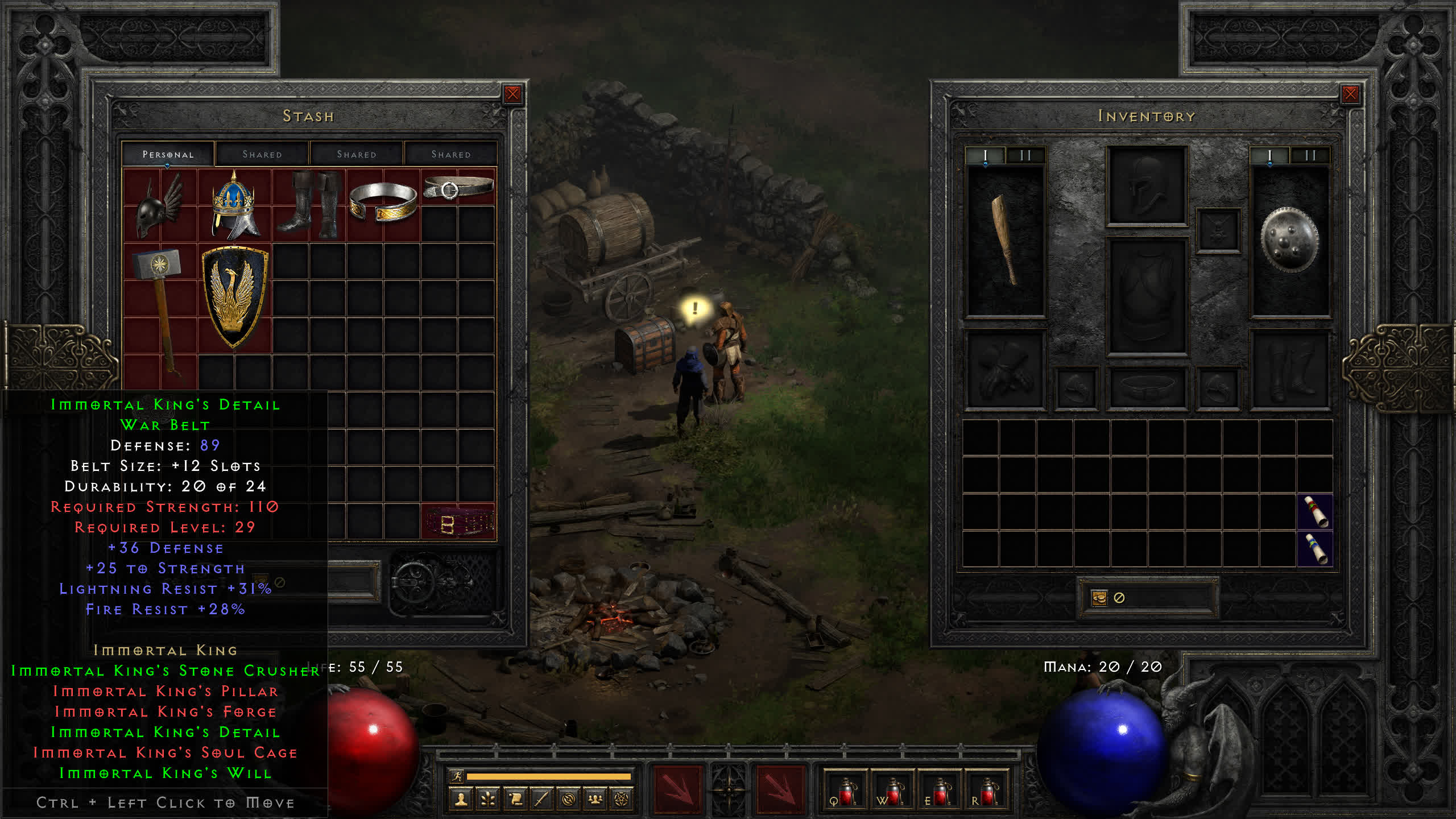Select the black winged helm in stash

coord(160,206)
